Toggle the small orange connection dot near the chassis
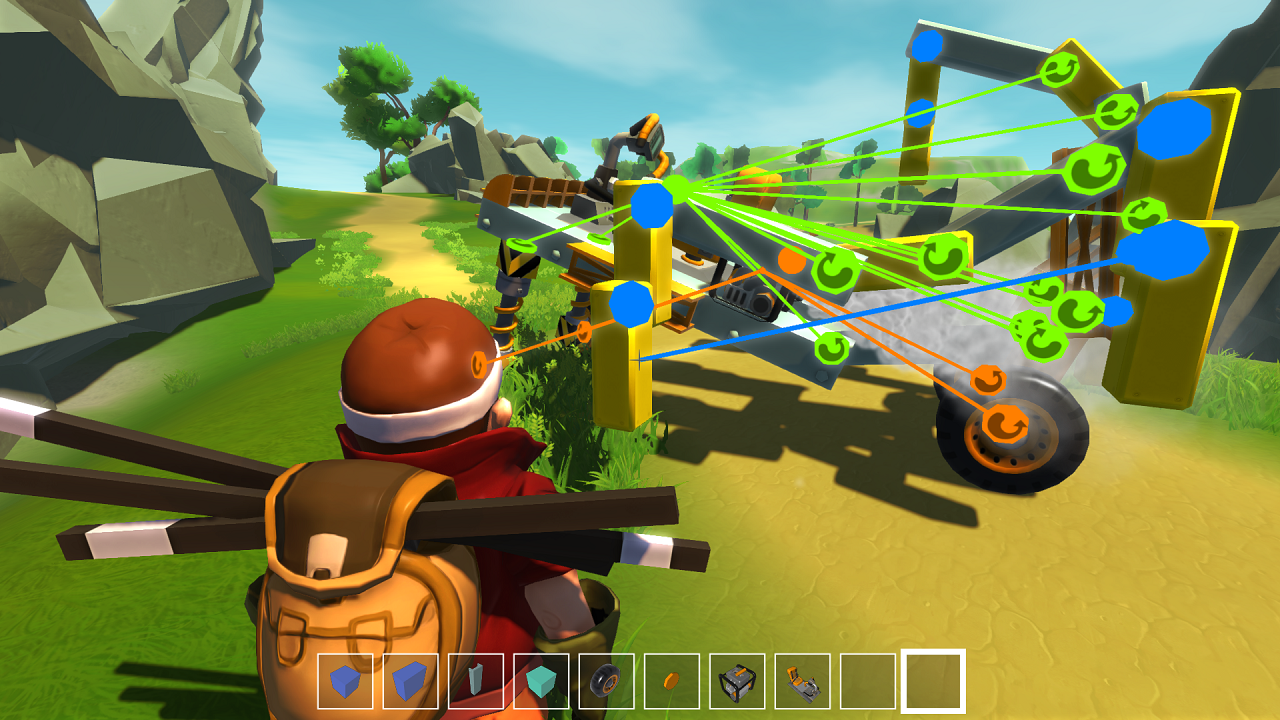The image size is (1280, 720). (790, 263)
